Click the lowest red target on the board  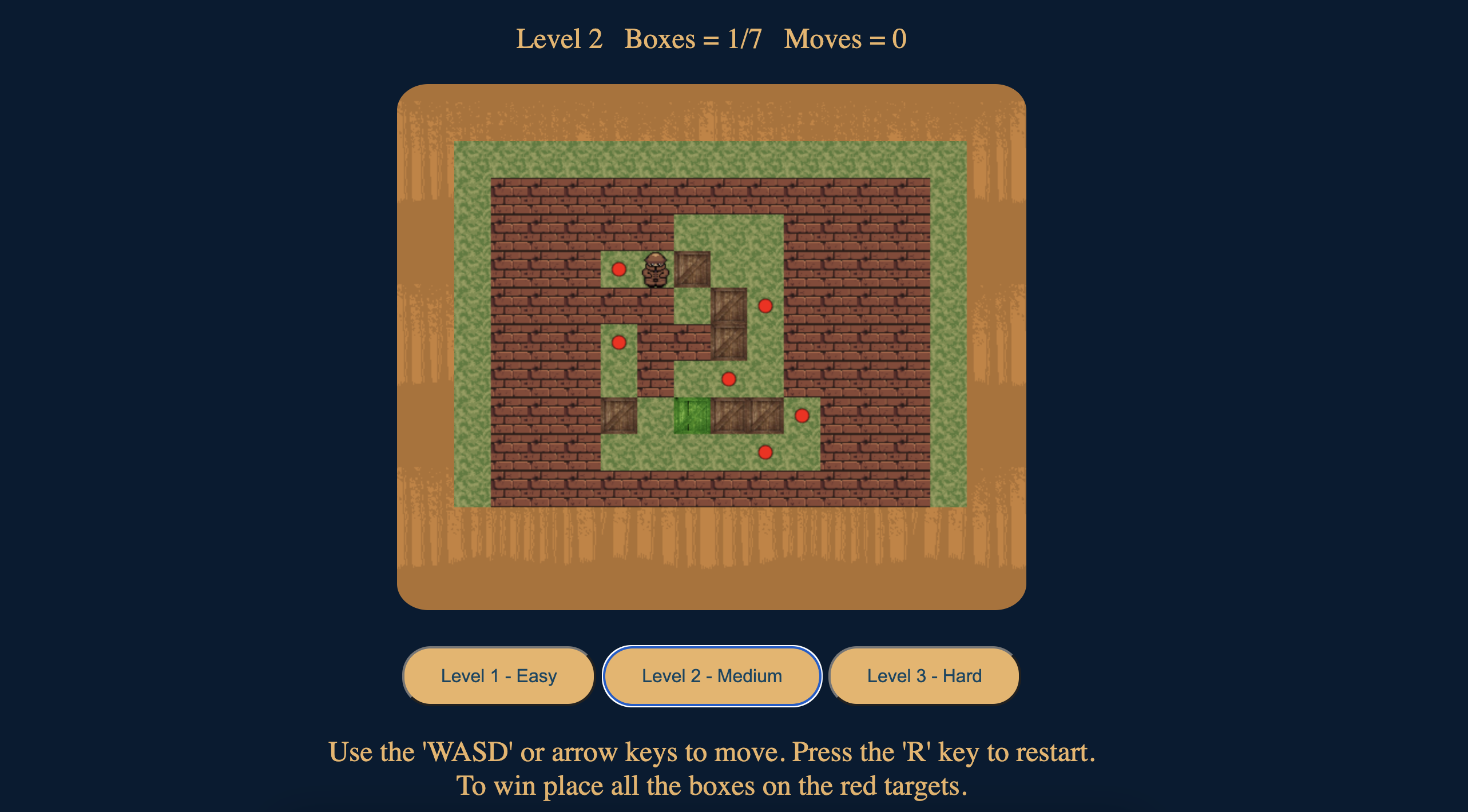click(765, 453)
